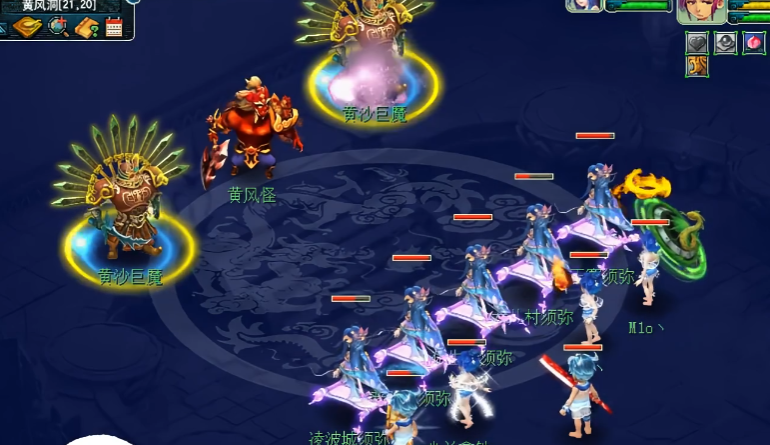Click the pink peach buff icon
This screenshot has height=445, width=770.
(753, 43)
